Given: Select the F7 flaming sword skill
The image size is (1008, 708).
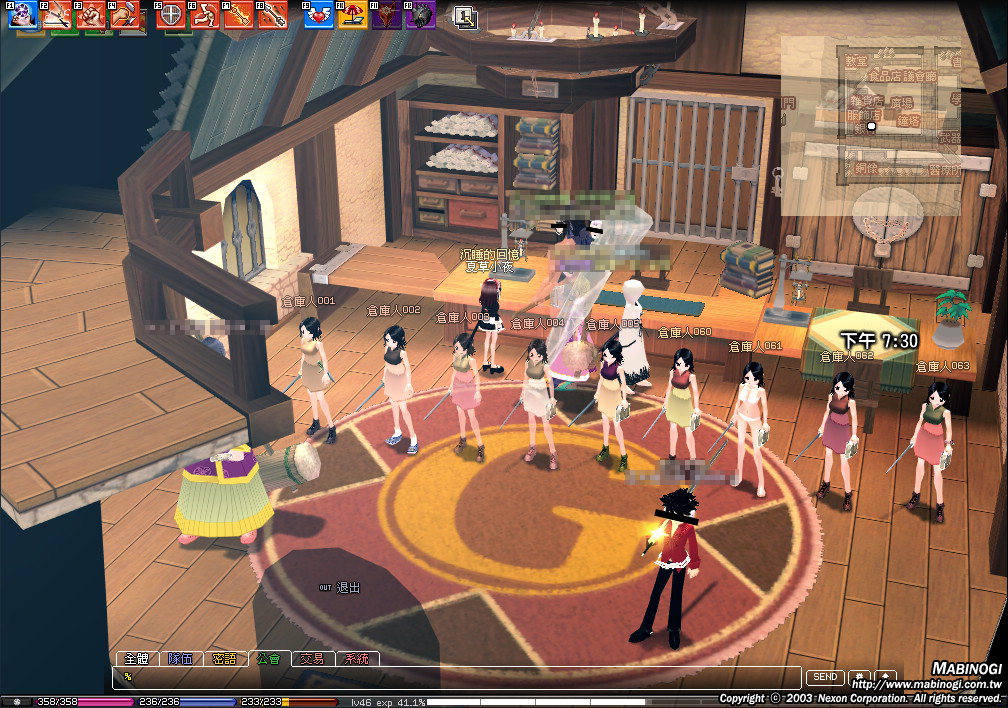Looking at the screenshot, I should [238, 14].
